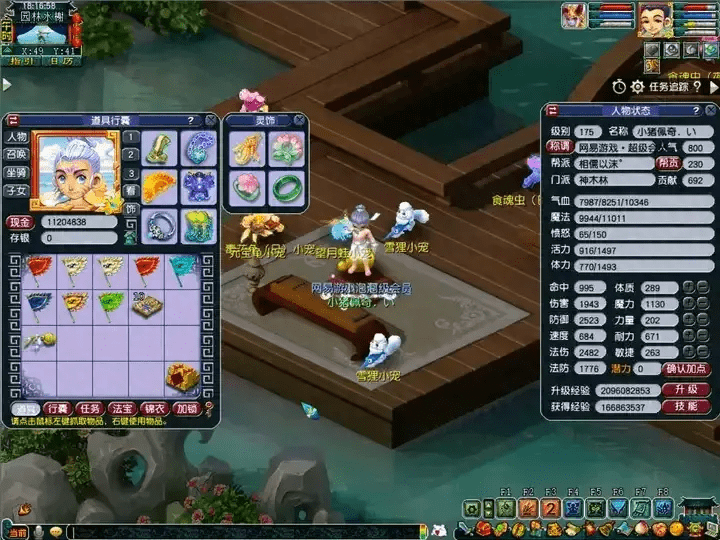Open the 坐骑 mount side tab
Image resolution: width=720 pixels, height=540 pixels.
[16, 172]
